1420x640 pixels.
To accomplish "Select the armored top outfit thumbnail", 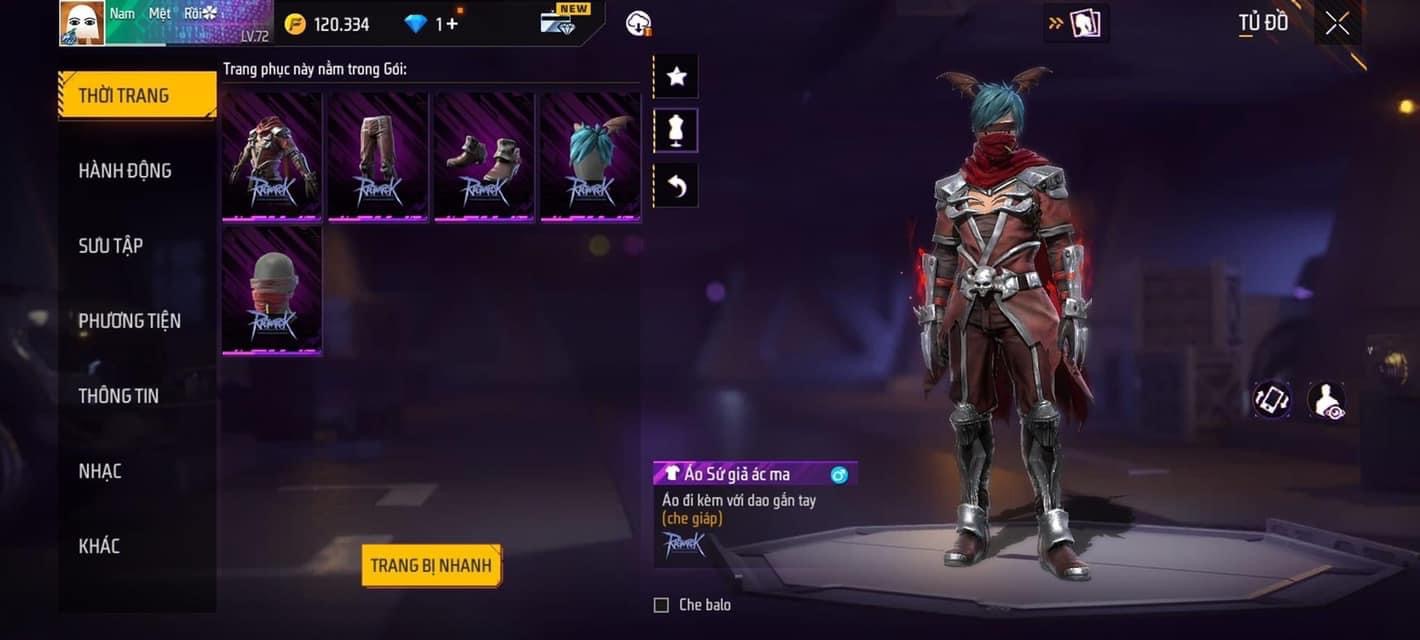I will click(x=272, y=156).
